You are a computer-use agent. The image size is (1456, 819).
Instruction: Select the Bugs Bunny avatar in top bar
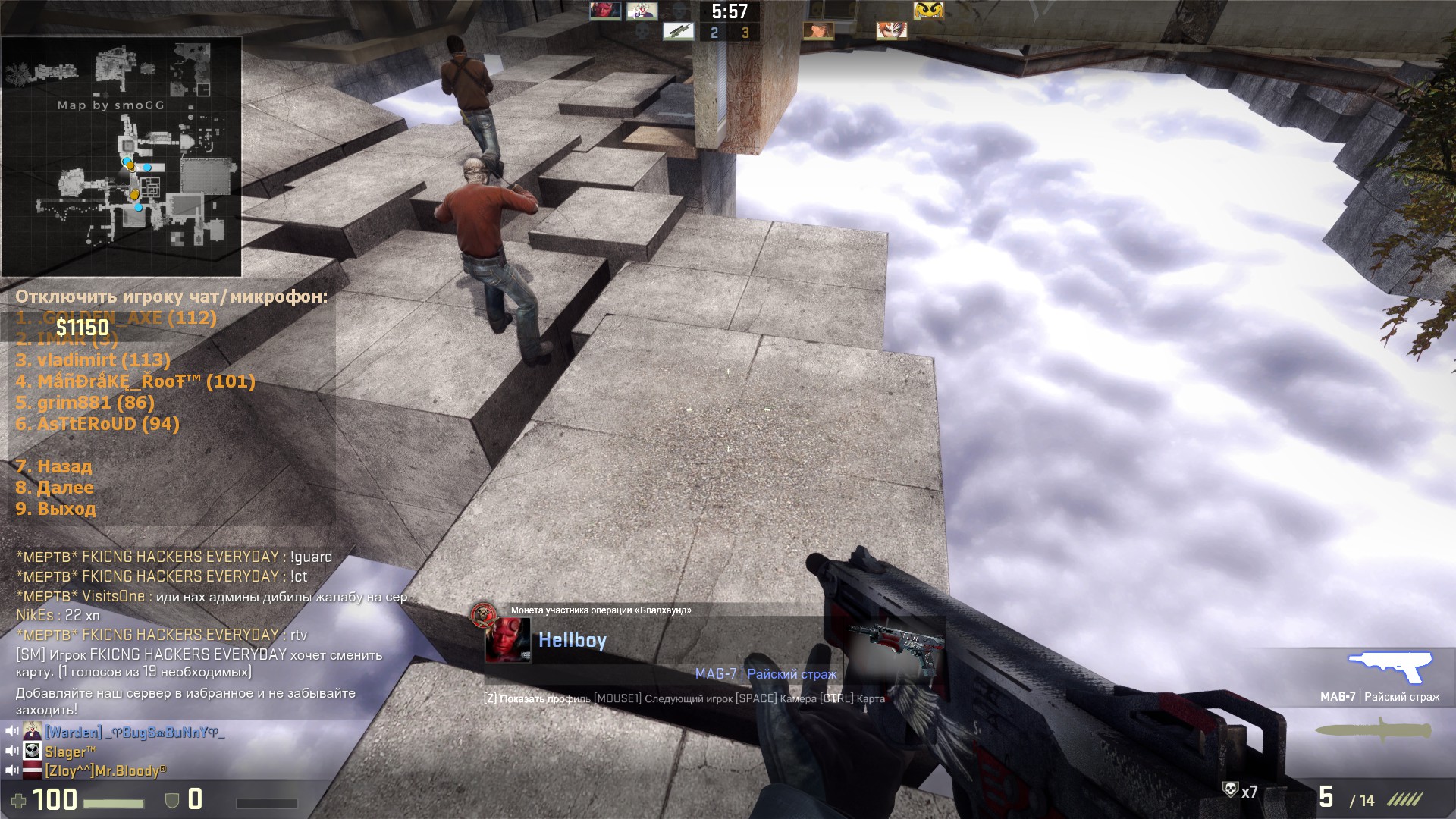click(642, 11)
